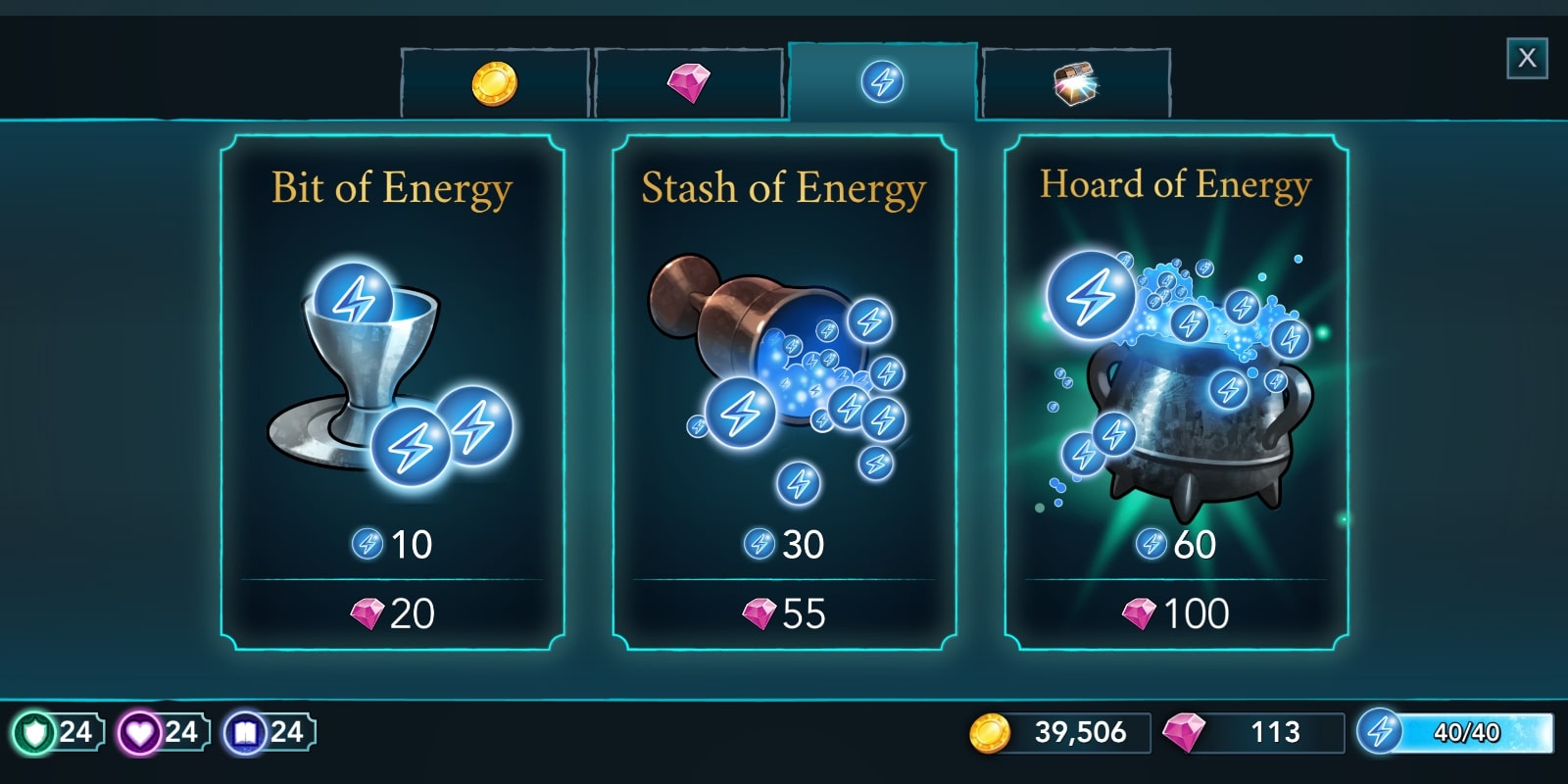Purchase the Stash of Energy pack
This screenshot has width=1568, height=784.
click(x=784, y=392)
